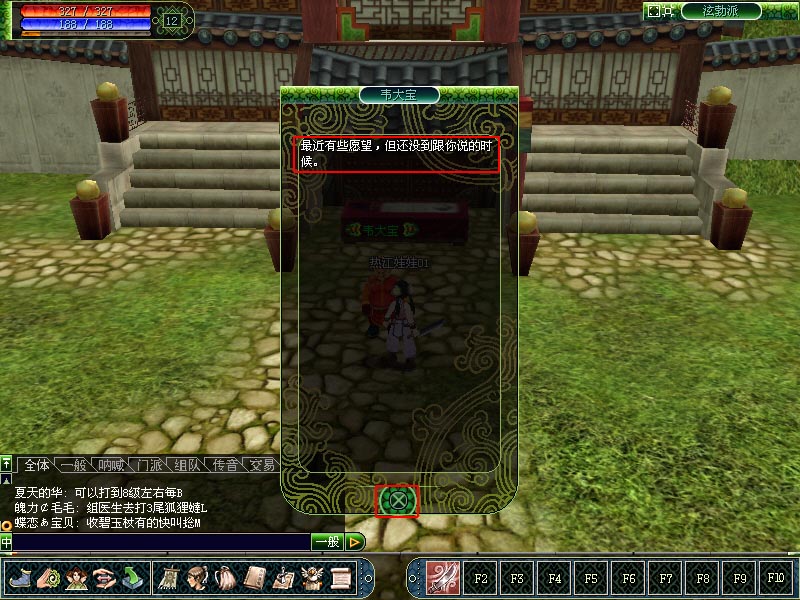
Task: Switch to the 一般 chat tab
Action: pyautogui.click(x=72, y=464)
